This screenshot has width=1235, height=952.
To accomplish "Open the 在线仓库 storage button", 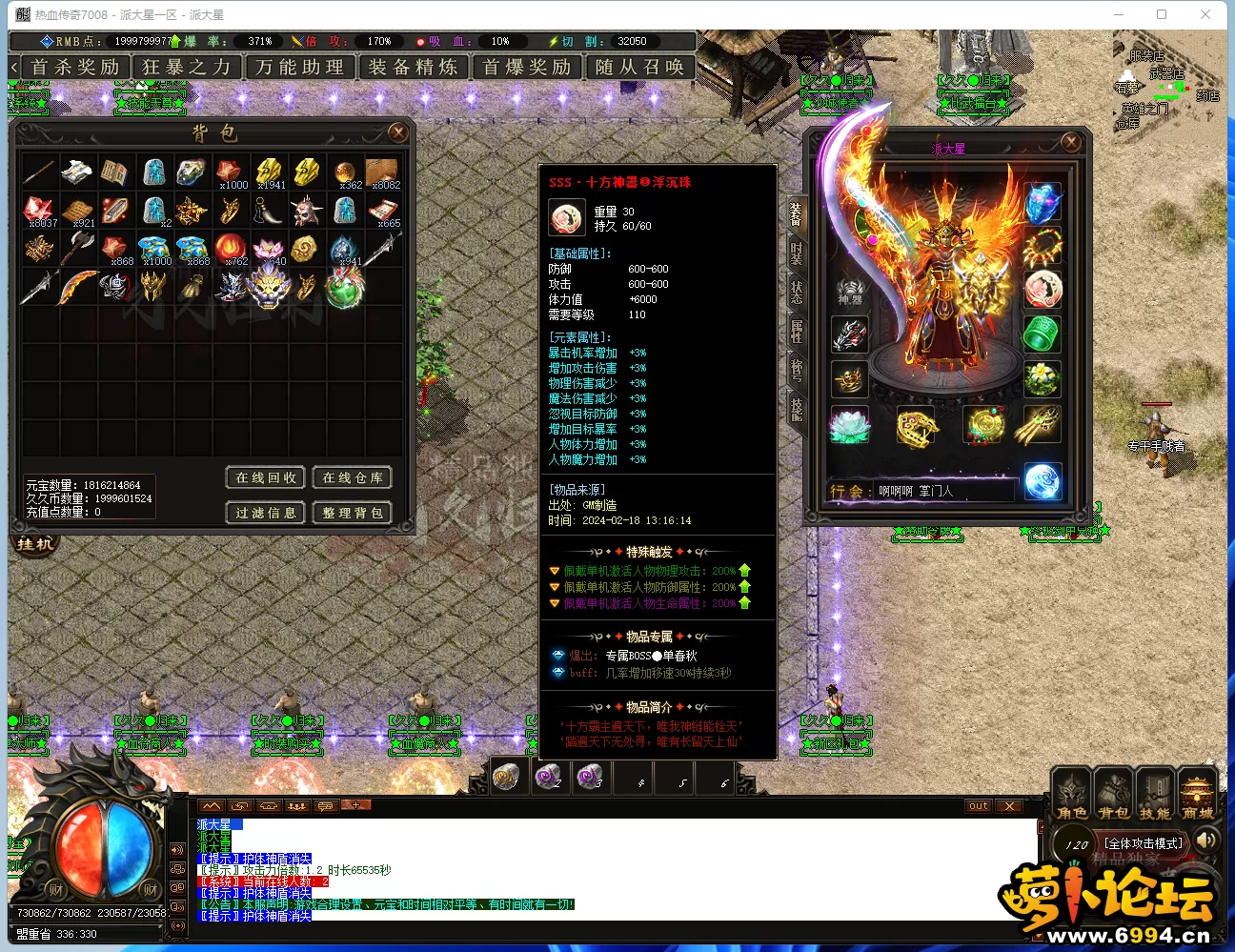I will [353, 477].
